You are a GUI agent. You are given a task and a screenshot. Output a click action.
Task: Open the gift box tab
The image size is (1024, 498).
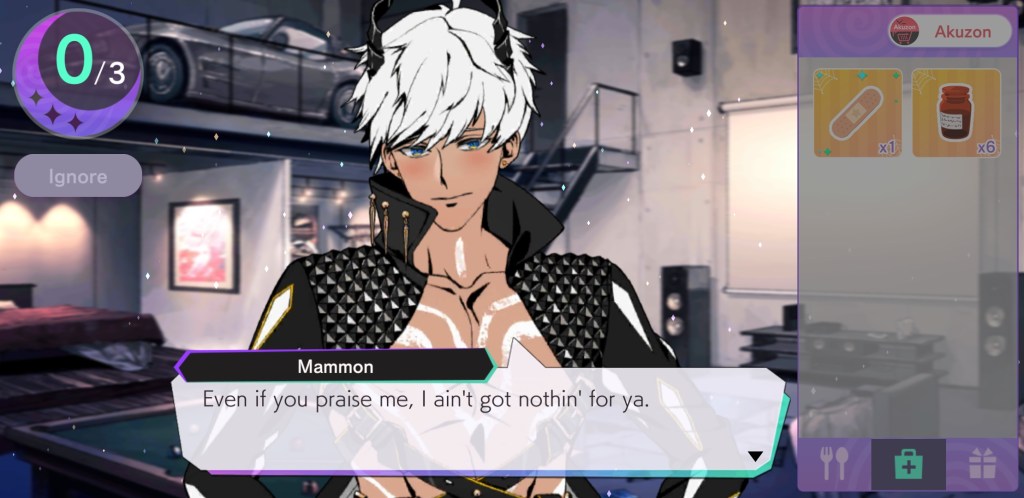[982, 464]
